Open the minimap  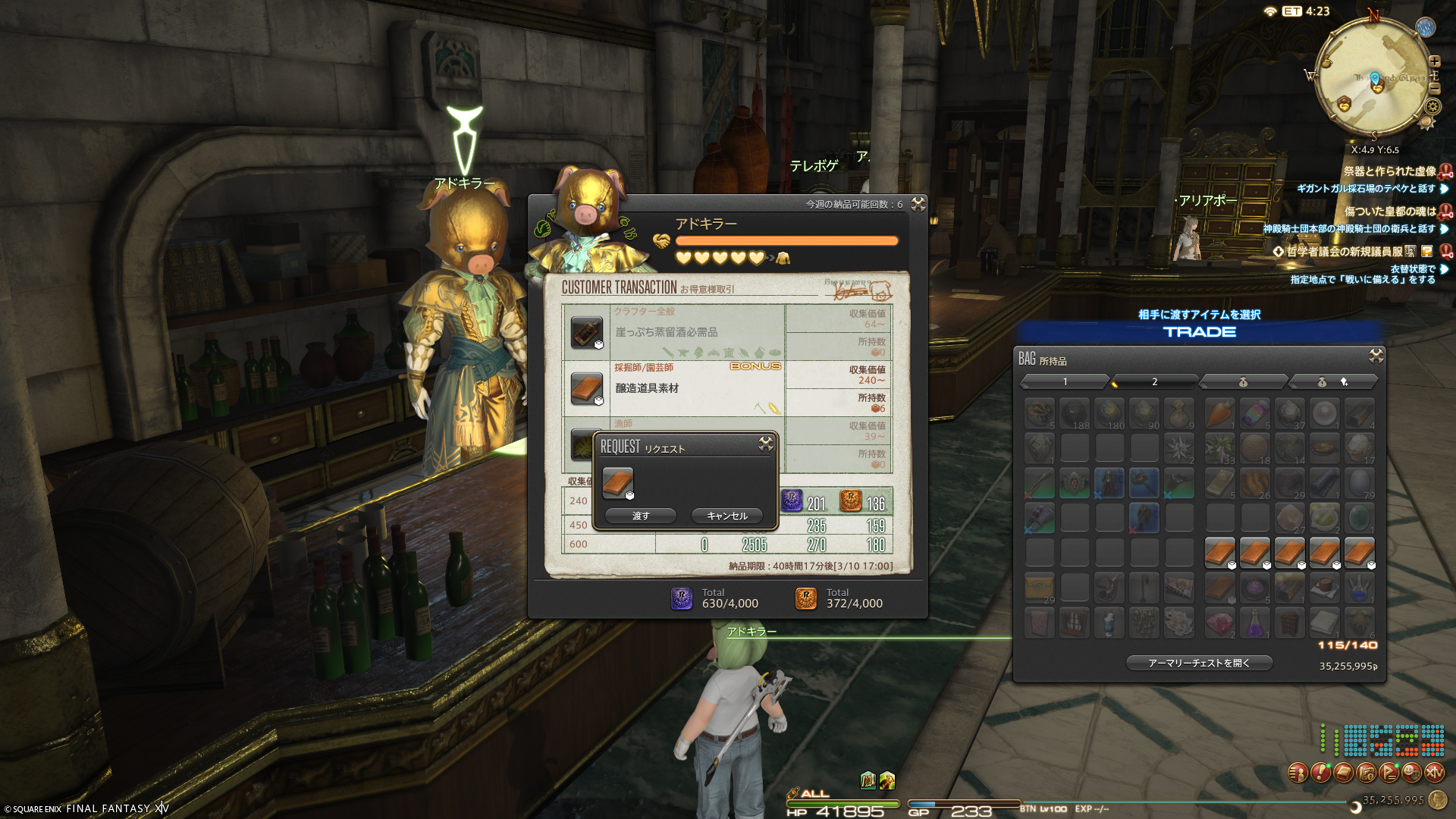tap(1374, 80)
